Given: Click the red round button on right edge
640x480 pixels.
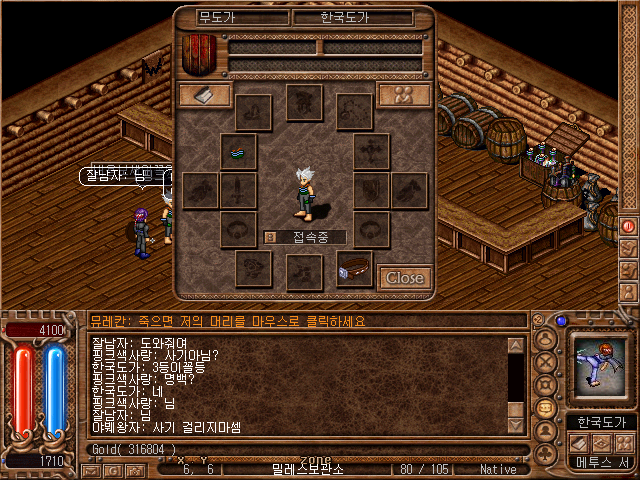Looking at the screenshot, I should (630, 226).
